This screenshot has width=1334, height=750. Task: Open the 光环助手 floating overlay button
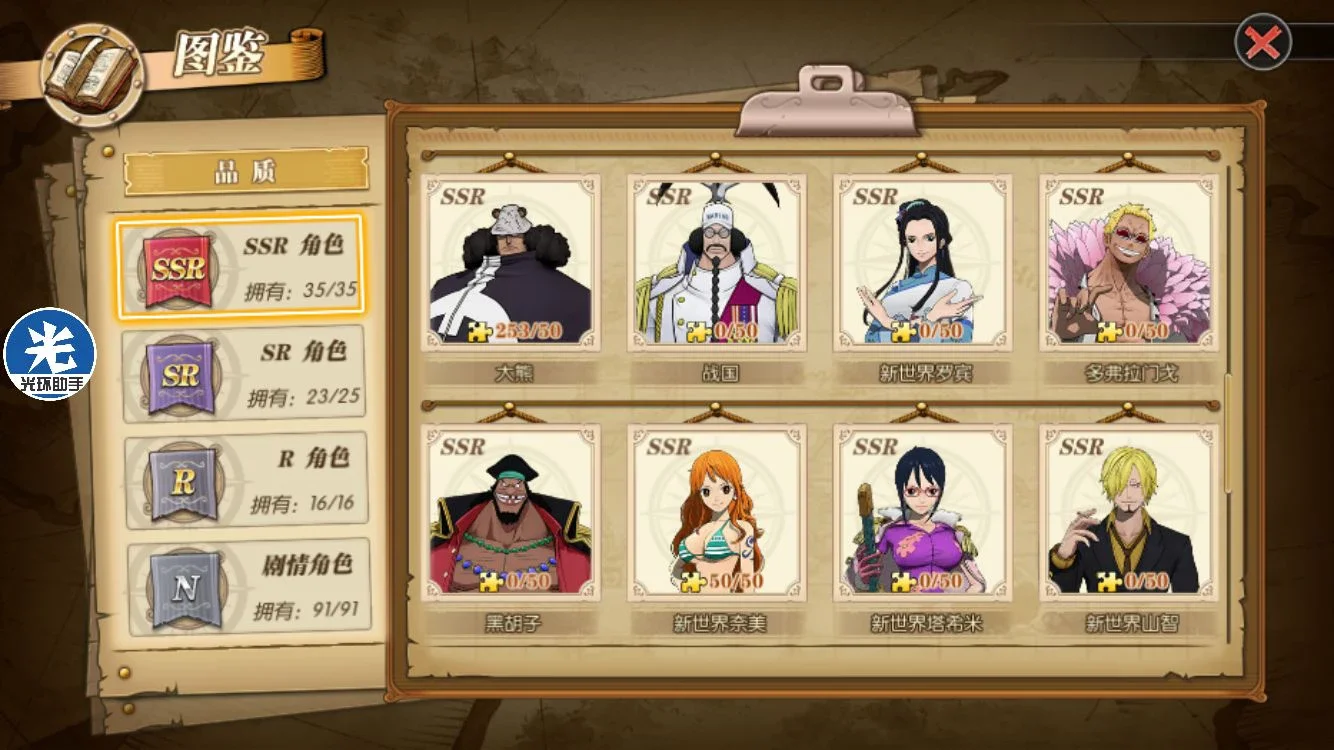[50, 353]
